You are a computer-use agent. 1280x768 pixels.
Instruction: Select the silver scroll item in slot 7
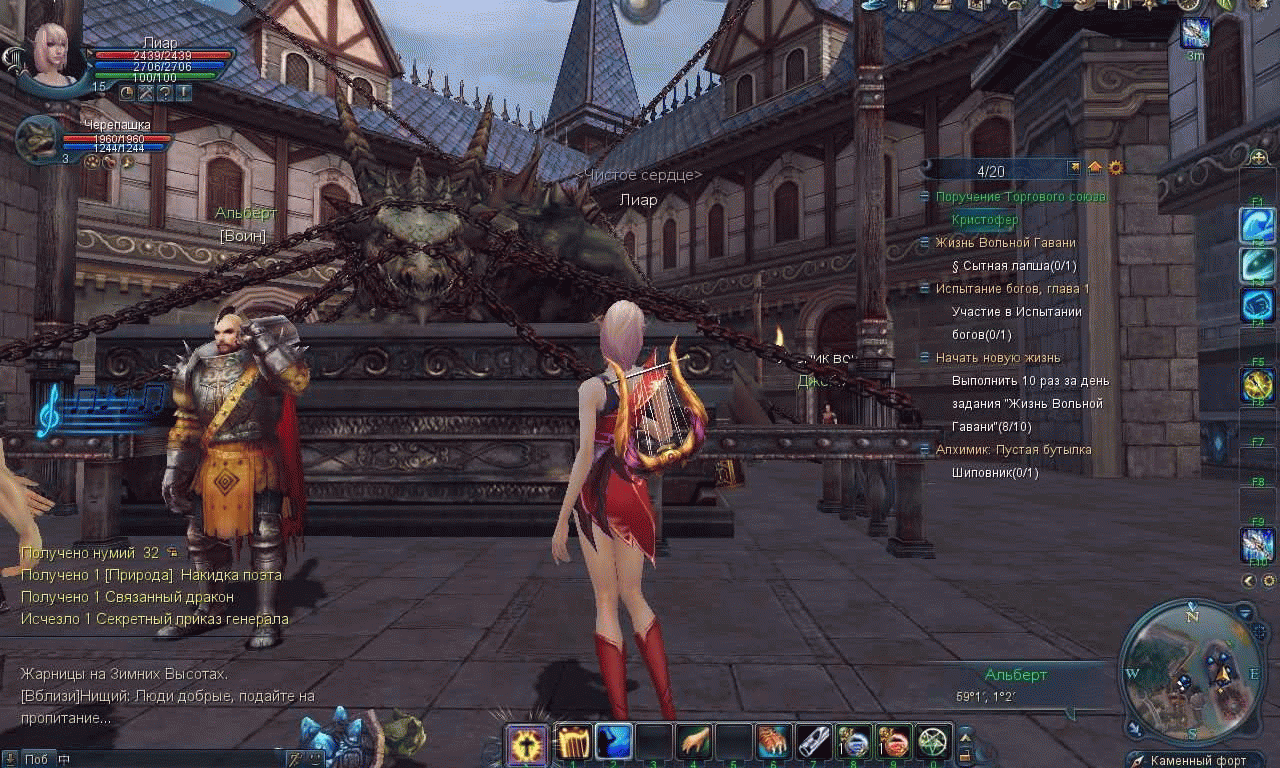(x=813, y=742)
